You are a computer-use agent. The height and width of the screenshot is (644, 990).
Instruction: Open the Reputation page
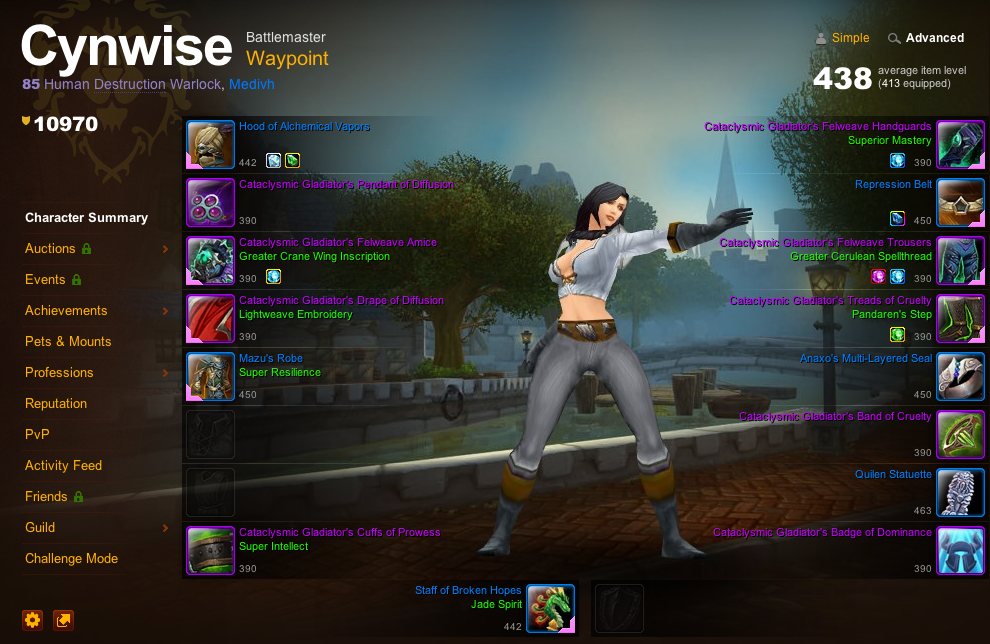56,403
